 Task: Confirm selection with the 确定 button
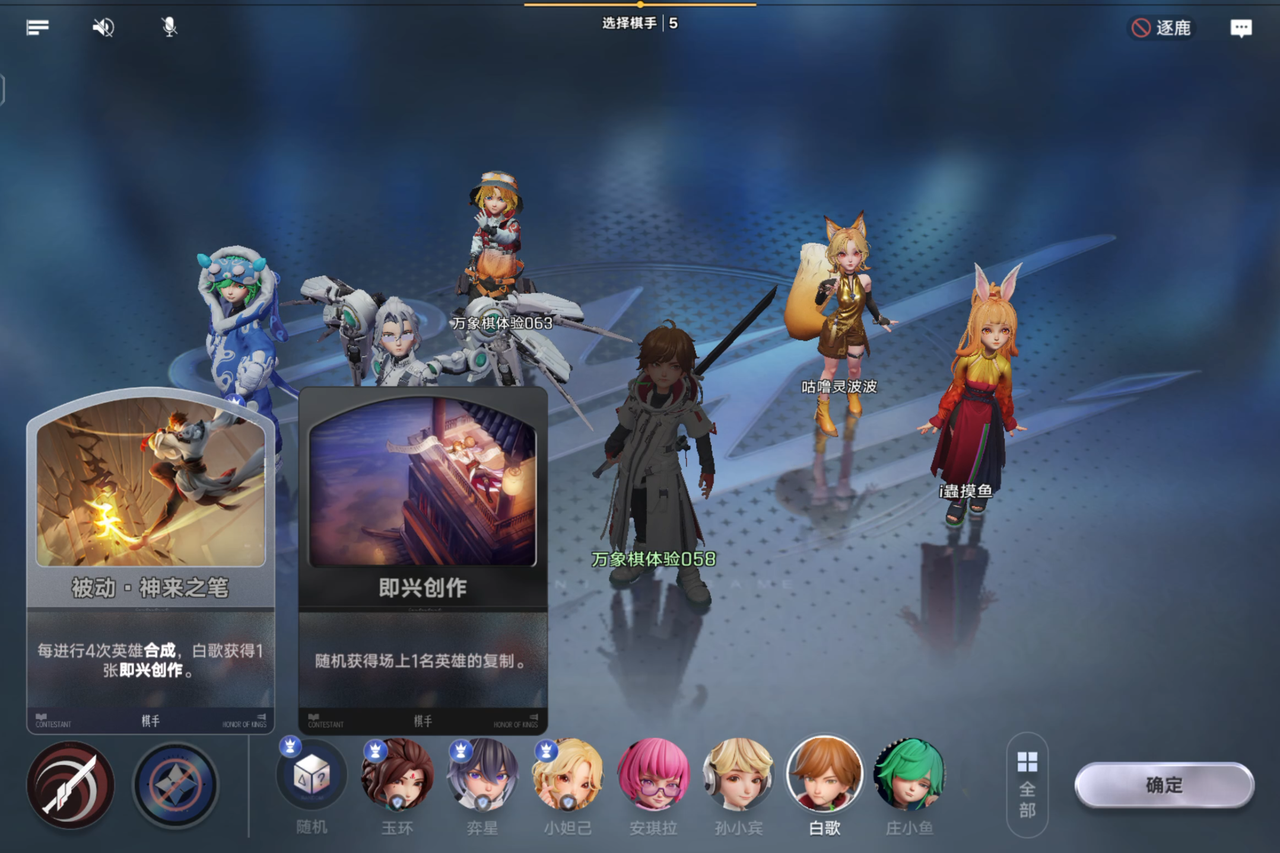point(1164,786)
